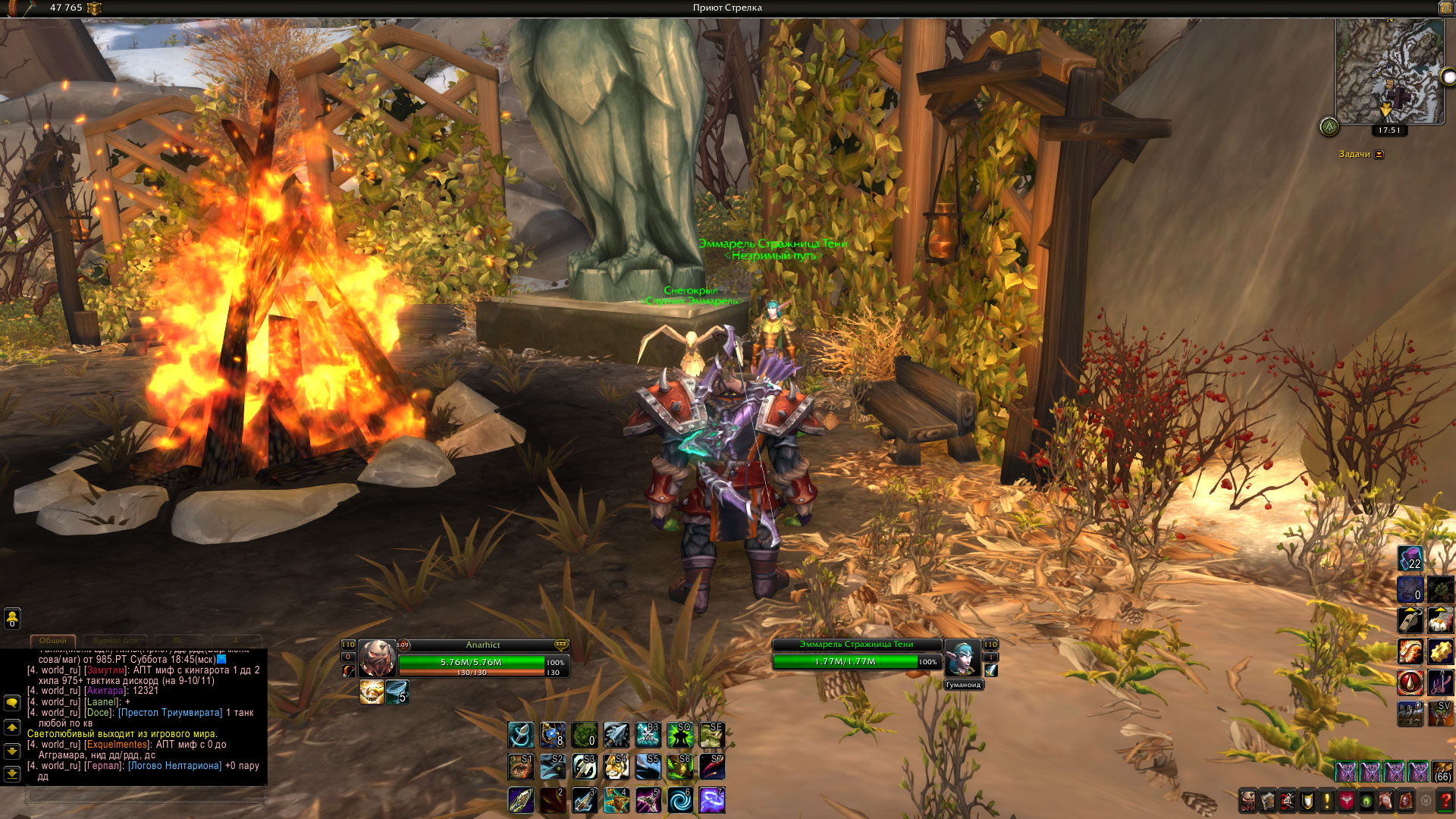Screen dimensions: 1456x819
Task: Select the Anarhict player portrait
Action: point(377,658)
